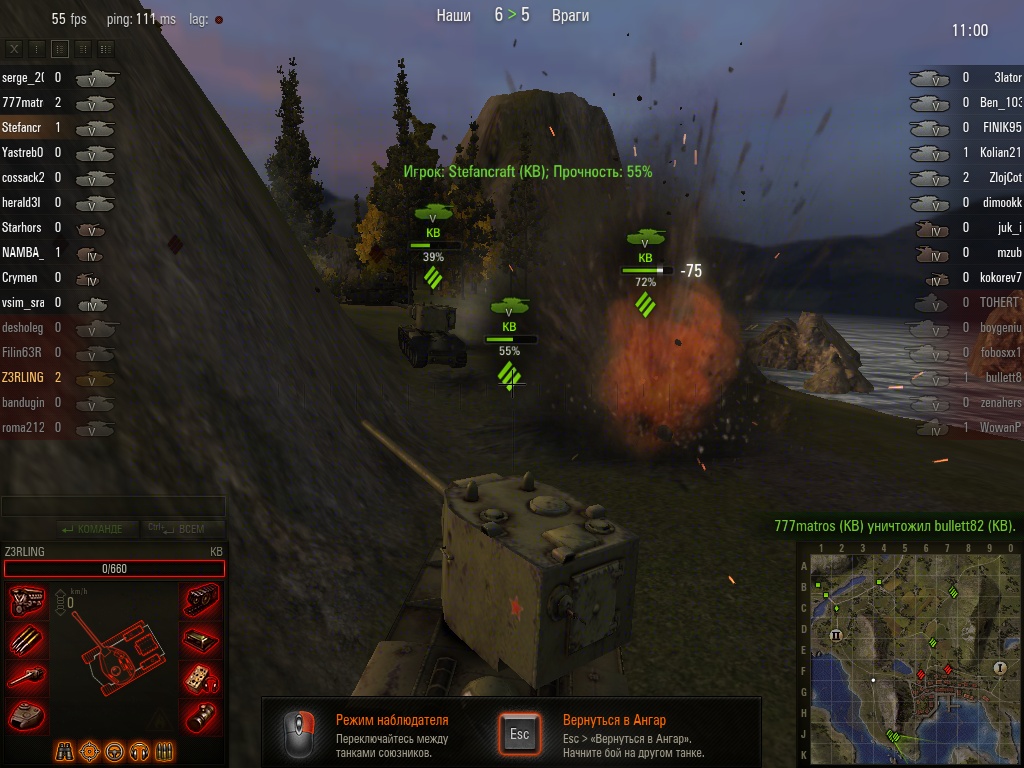The height and width of the screenshot is (768, 1024).
Task: Click the gunner crosshair crew icon
Action: tap(90, 750)
